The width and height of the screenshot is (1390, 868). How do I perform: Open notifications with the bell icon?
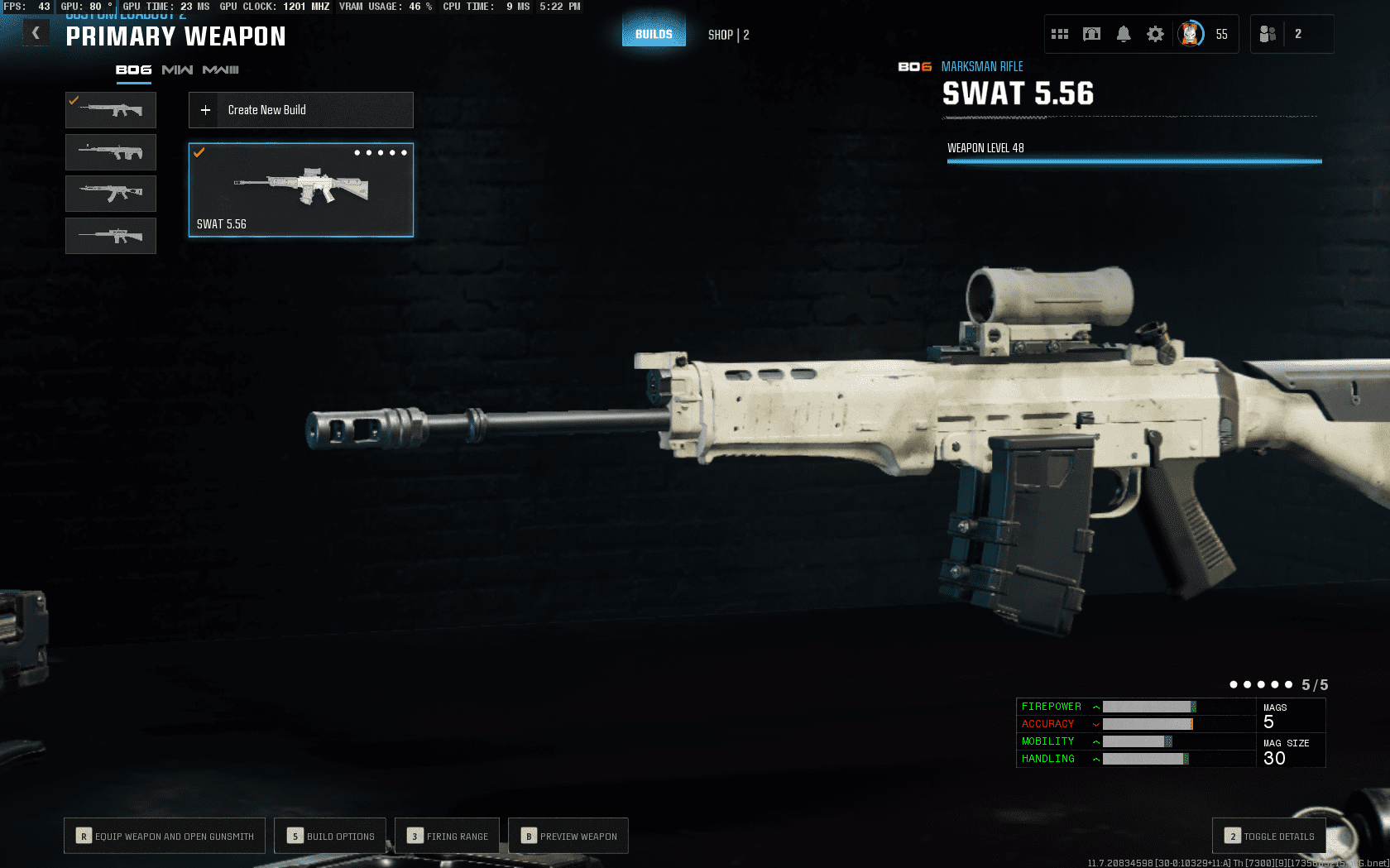tap(1124, 34)
